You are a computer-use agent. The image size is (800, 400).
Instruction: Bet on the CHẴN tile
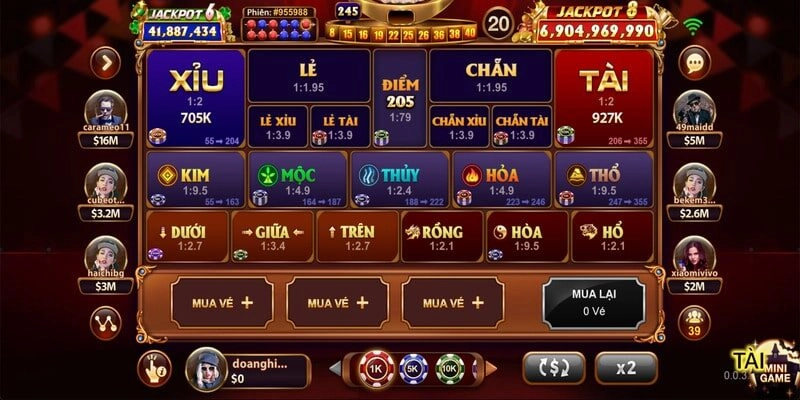tap(490, 76)
